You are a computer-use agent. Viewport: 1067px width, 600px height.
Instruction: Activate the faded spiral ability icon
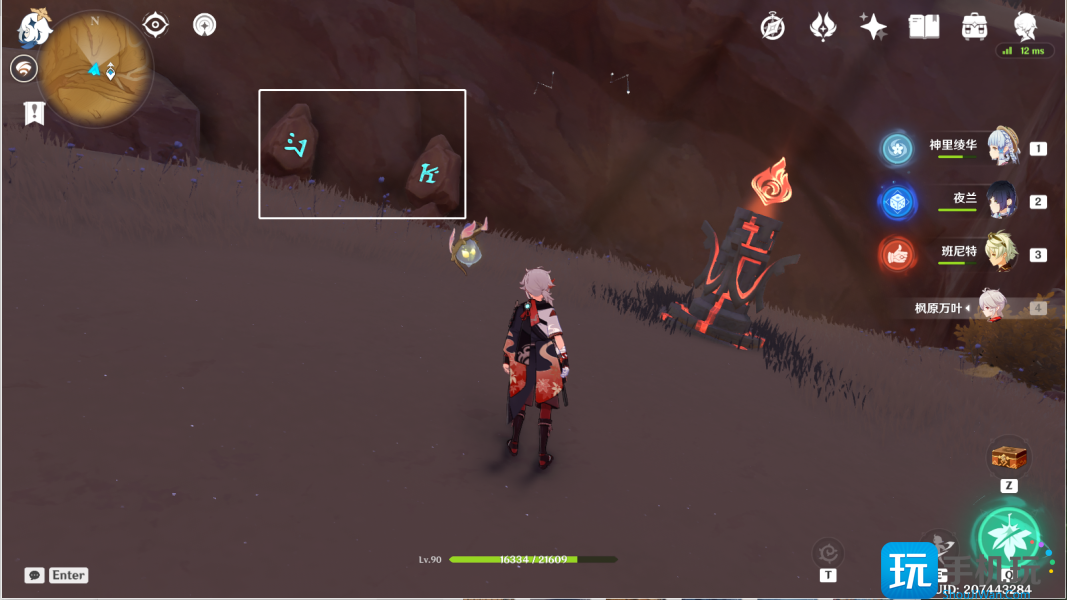[828, 551]
